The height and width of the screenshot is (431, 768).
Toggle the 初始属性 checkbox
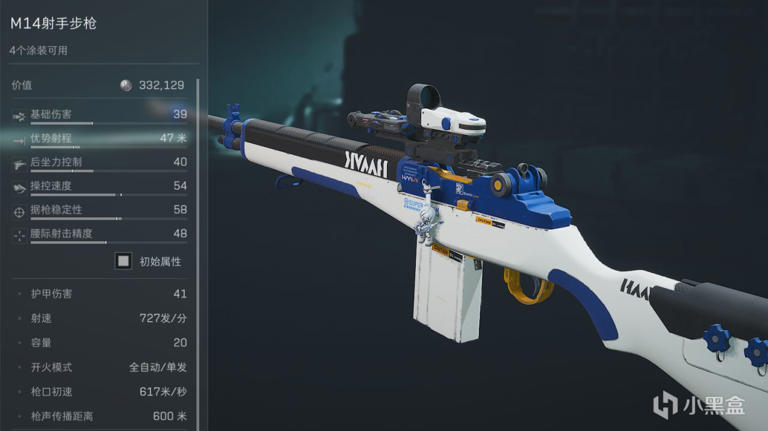(x=123, y=261)
